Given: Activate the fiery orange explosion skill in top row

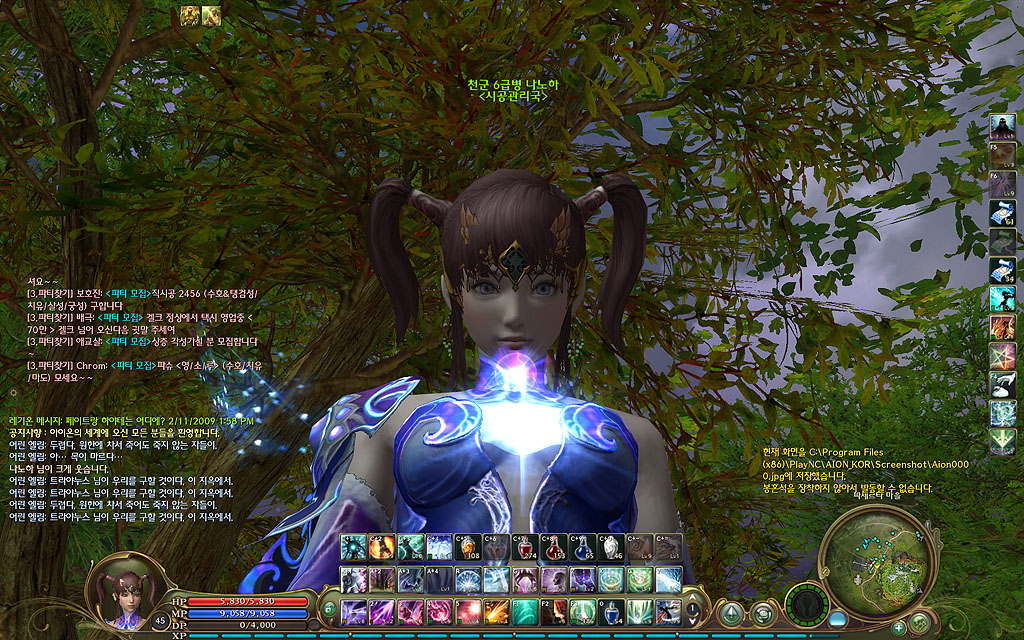Looking at the screenshot, I should coord(382,547).
